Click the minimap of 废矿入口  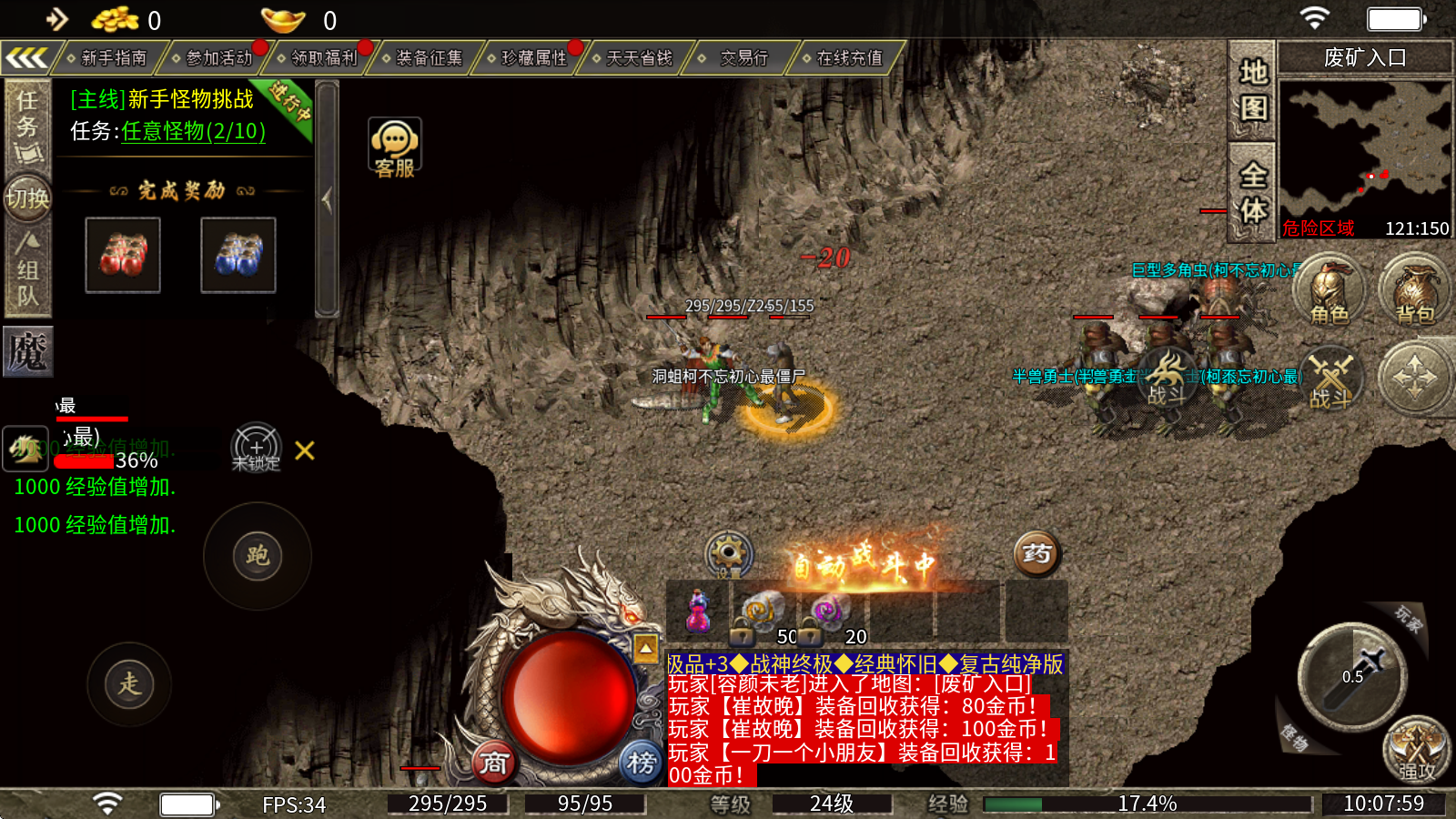(x=1364, y=150)
